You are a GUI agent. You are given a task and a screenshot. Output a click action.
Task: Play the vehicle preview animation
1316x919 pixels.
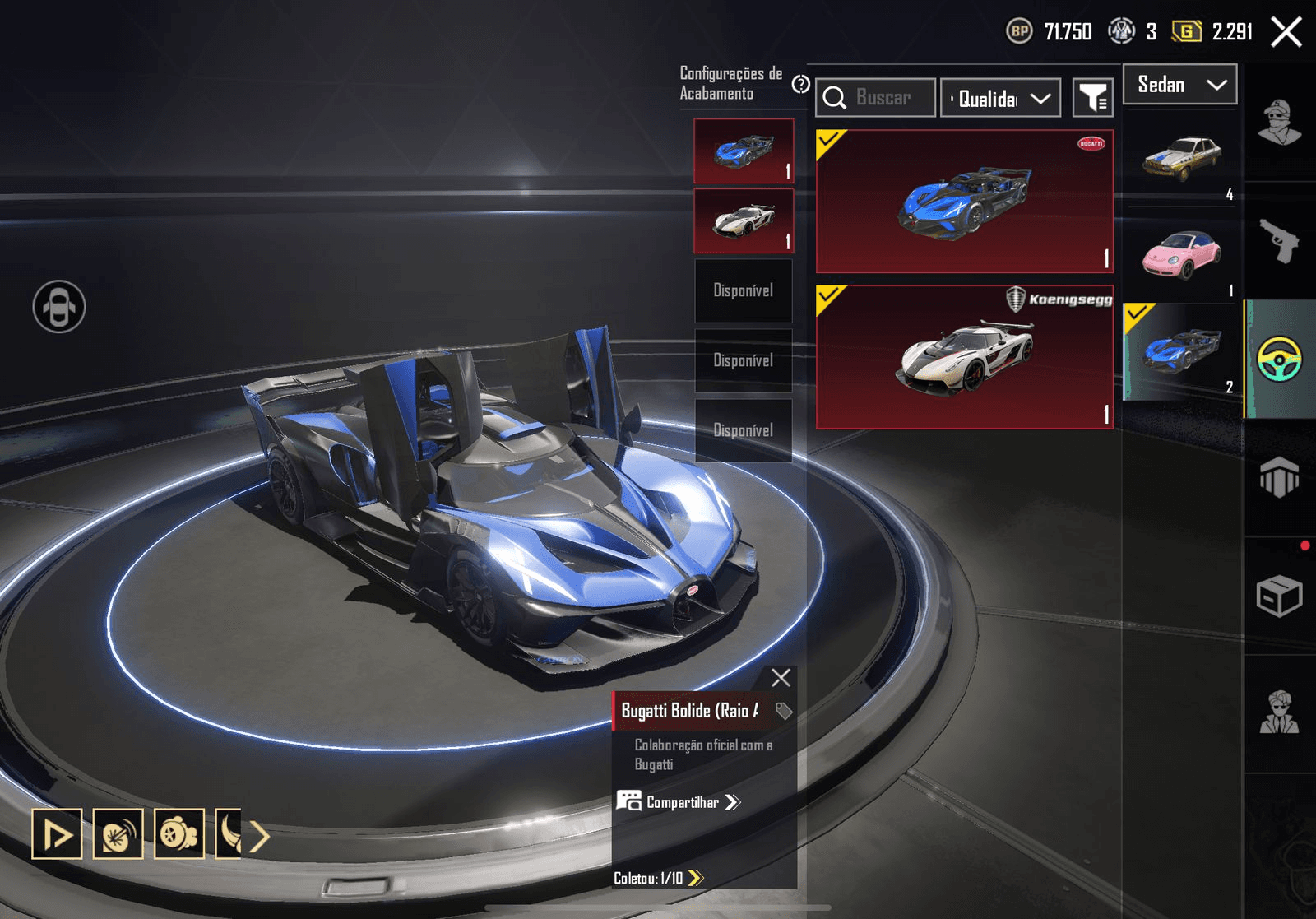pos(57,834)
